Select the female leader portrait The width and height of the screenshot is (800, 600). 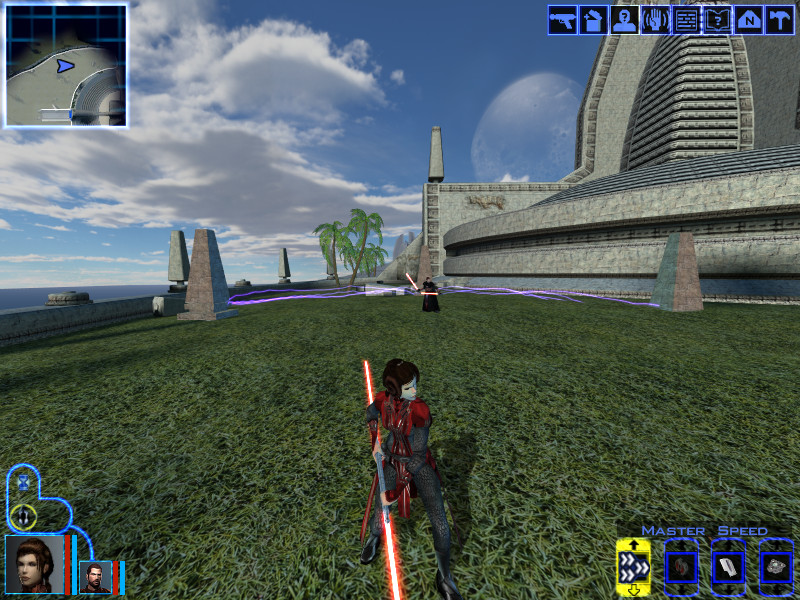pyautogui.click(x=34, y=565)
